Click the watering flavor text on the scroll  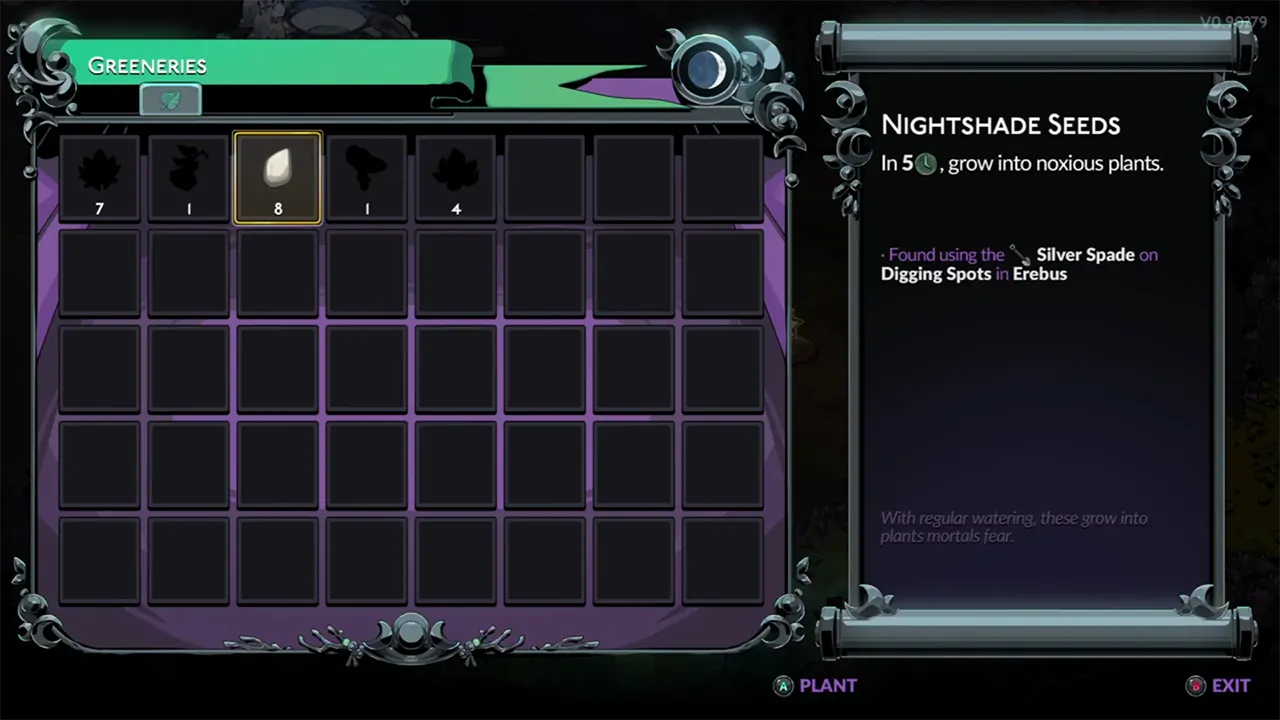[x=1013, y=527]
